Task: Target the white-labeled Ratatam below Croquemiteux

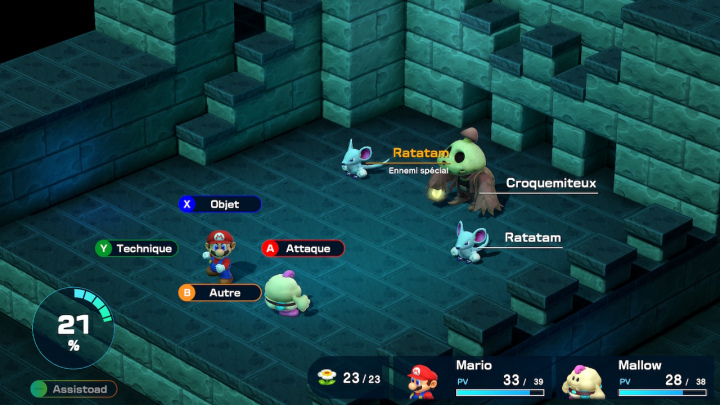Action: pos(532,238)
